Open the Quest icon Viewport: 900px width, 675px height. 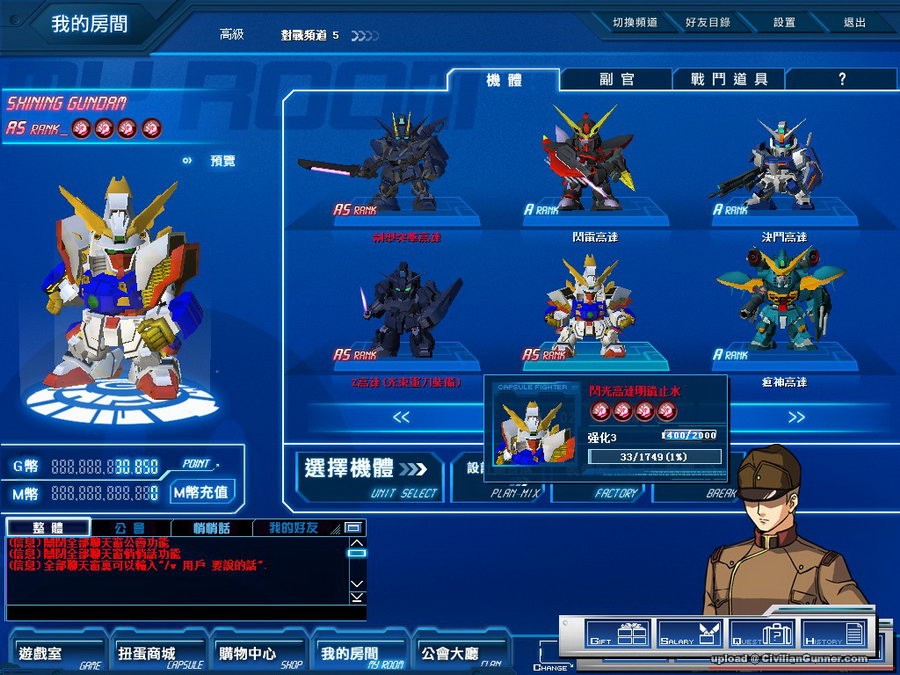point(762,634)
